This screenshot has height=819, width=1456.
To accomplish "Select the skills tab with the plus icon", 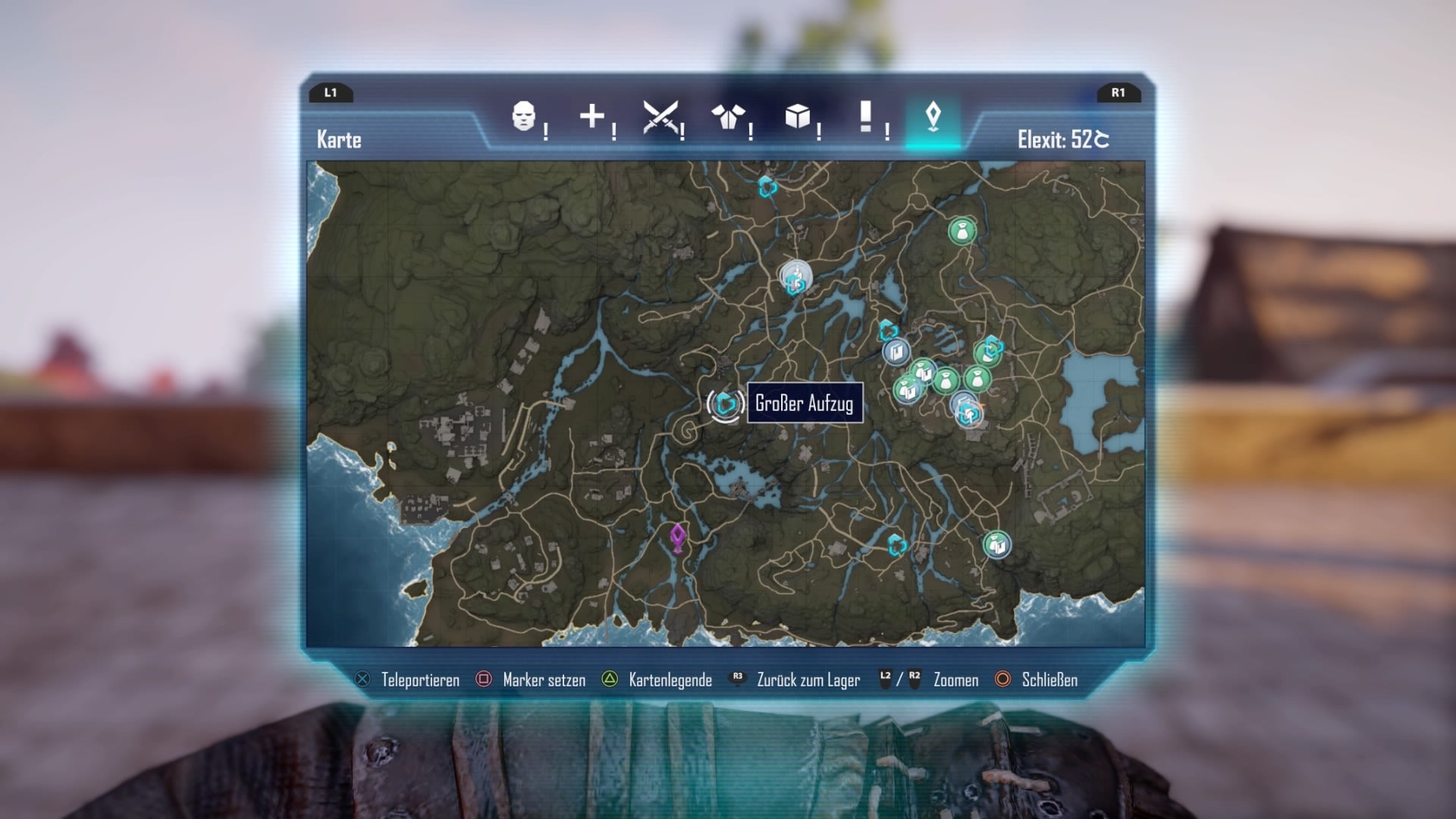I will pyautogui.click(x=592, y=118).
